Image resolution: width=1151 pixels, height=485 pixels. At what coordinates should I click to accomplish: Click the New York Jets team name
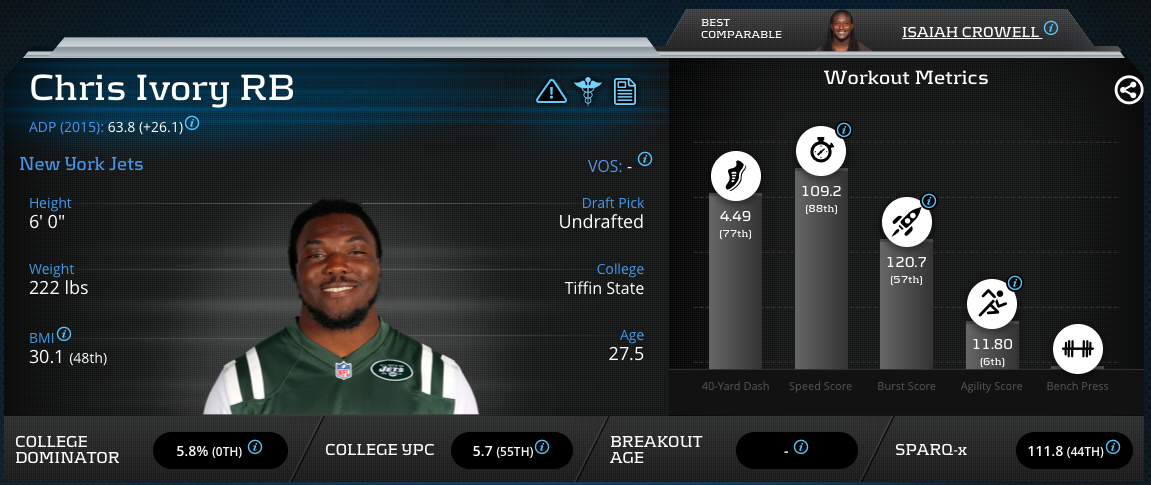pyautogui.click(x=81, y=163)
